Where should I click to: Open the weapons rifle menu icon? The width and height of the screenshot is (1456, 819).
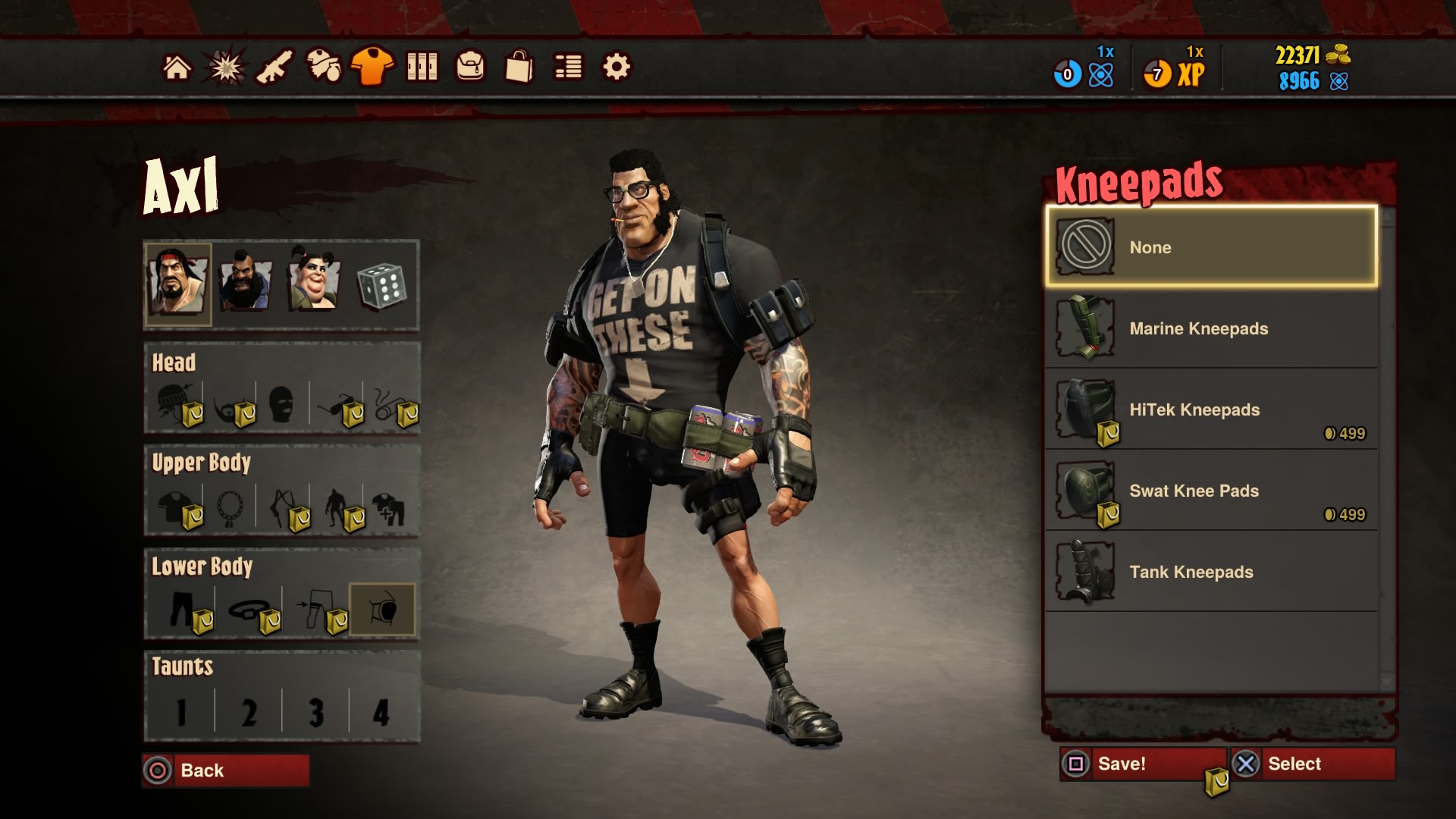276,67
